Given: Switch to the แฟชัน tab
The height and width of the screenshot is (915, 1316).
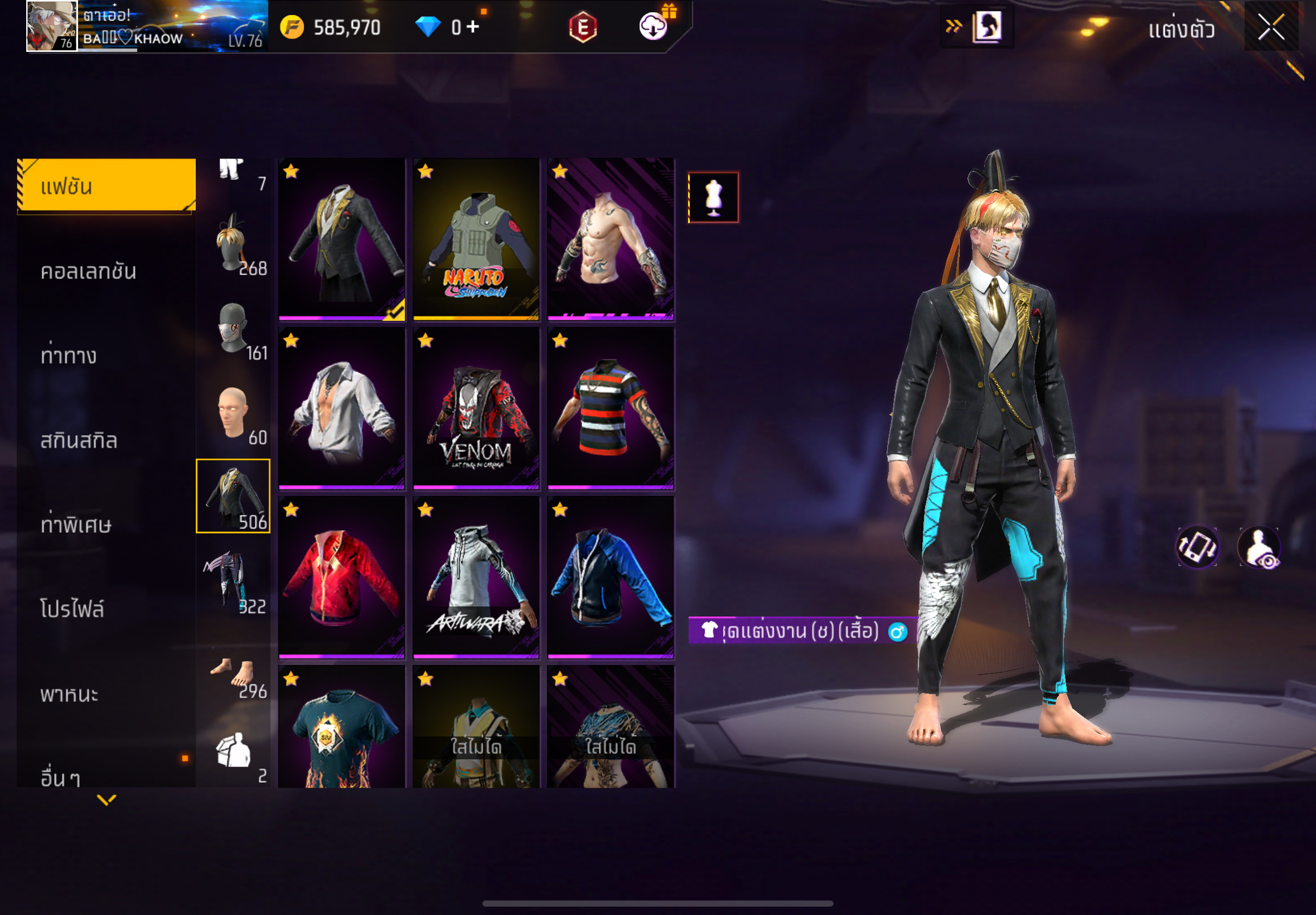Looking at the screenshot, I should click(x=107, y=186).
